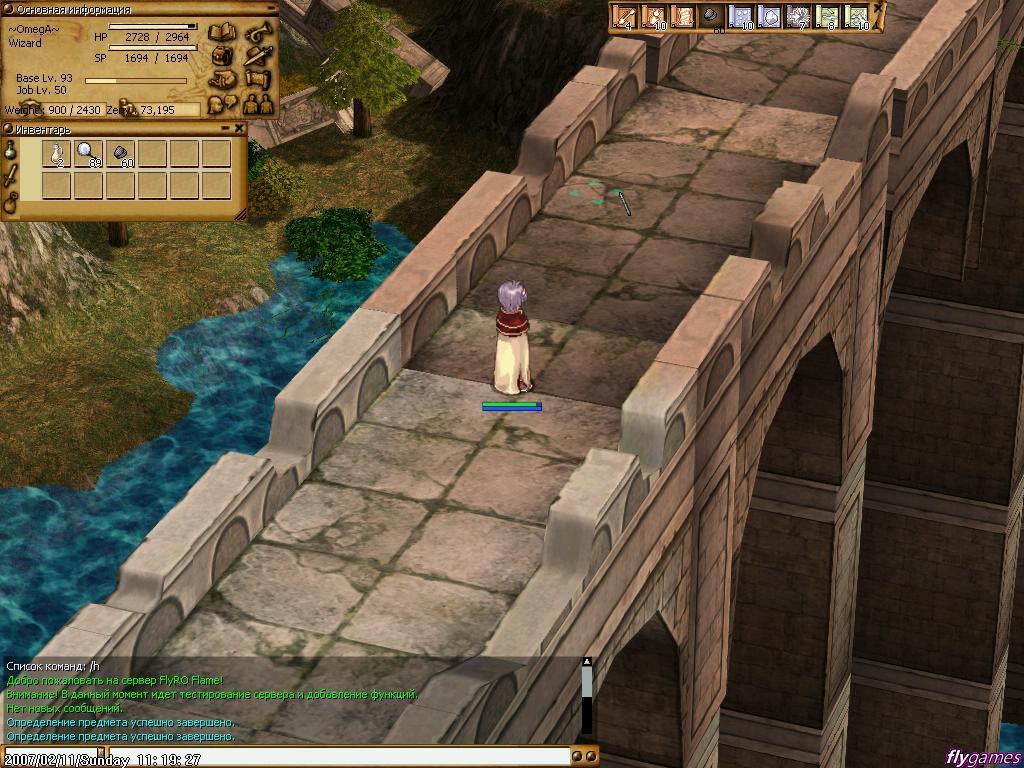Open the two figures party icon
Viewport: 1024px width, 768px height.
point(258,102)
